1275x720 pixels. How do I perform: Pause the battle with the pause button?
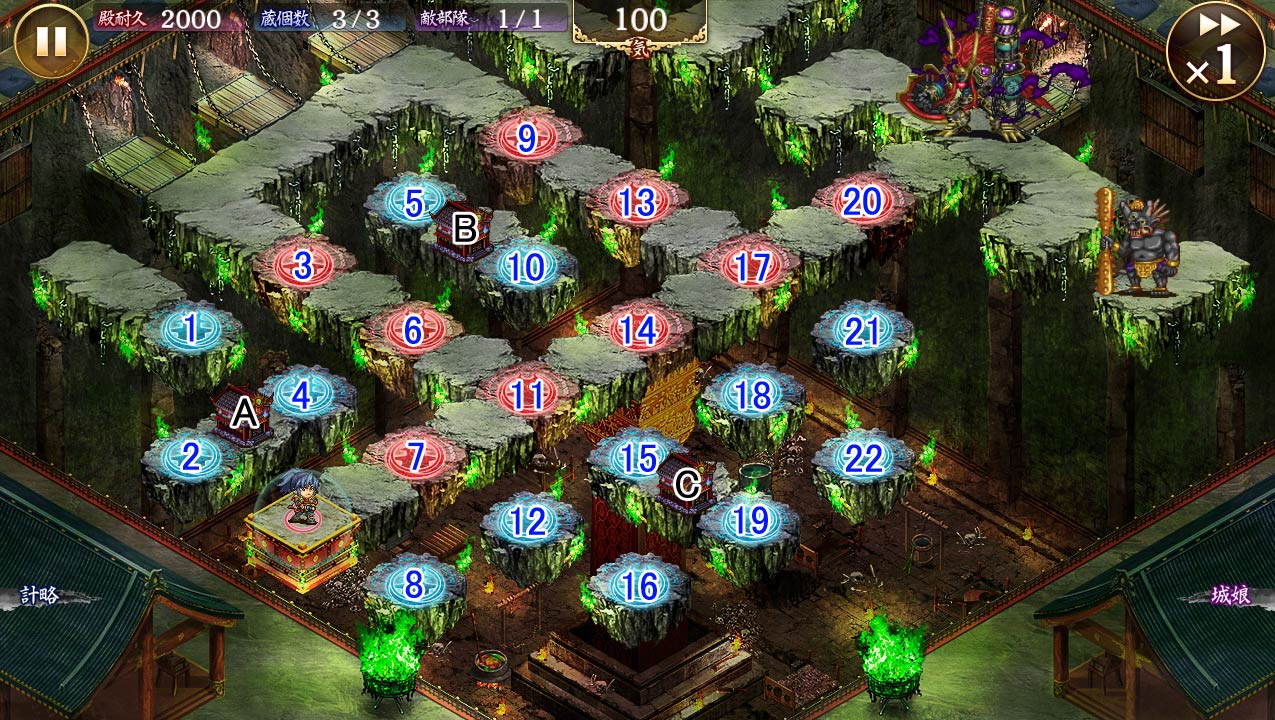[x=51, y=41]
